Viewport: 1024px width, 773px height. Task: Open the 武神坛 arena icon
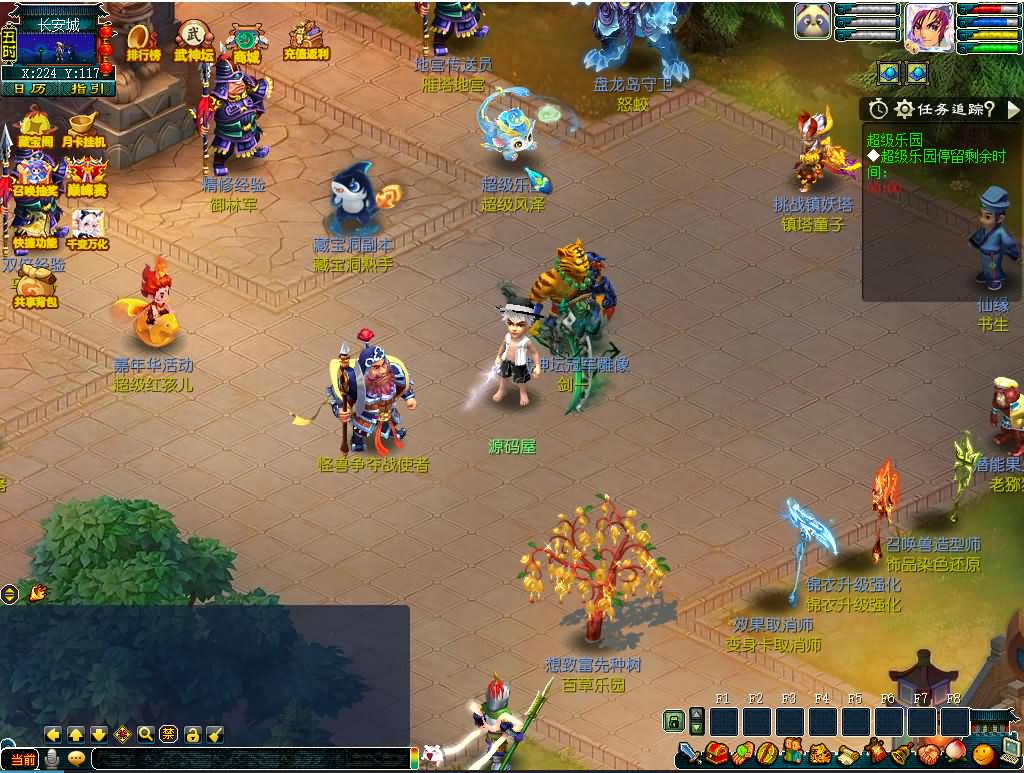point(193,41)
